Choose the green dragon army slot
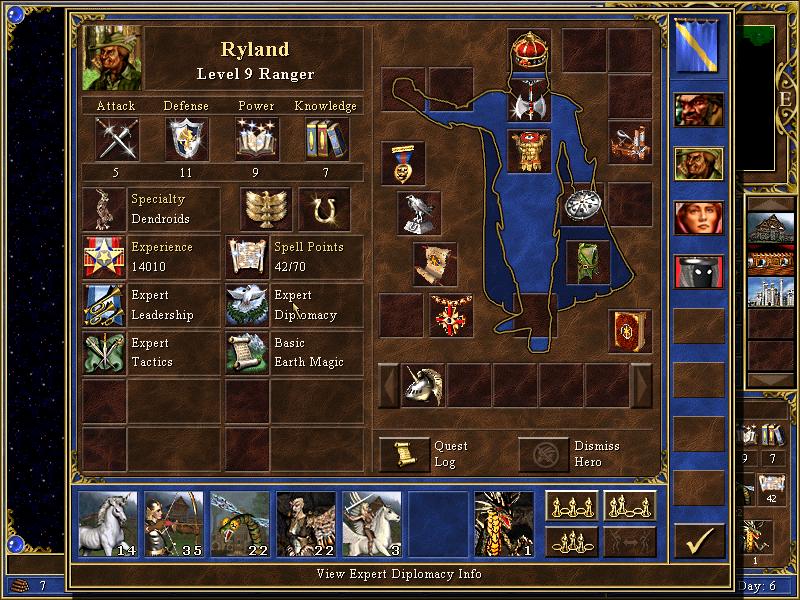 (503, 523)
